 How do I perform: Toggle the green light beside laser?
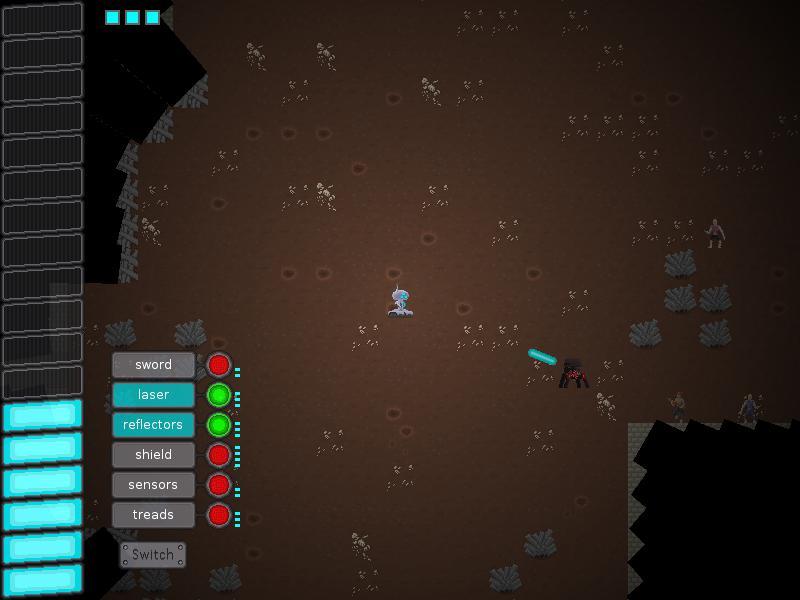pyautogui.click(x=219, y=395)
